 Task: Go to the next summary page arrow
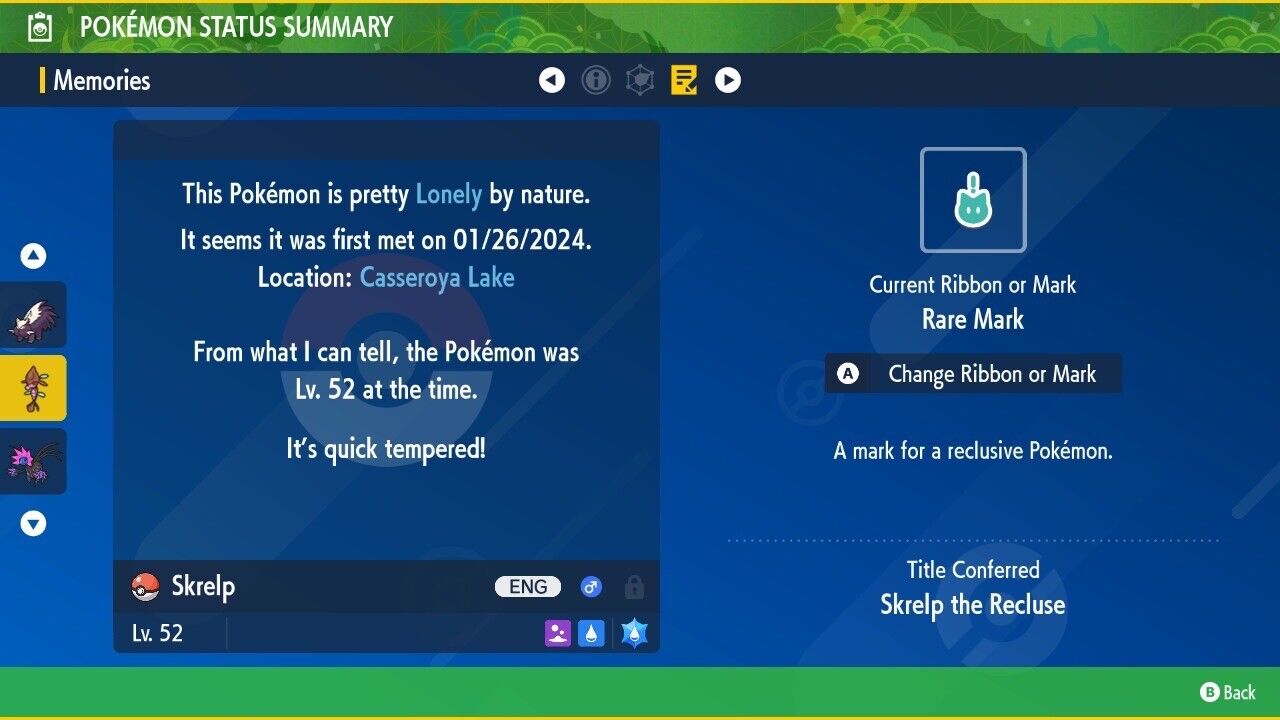[728, 80]
